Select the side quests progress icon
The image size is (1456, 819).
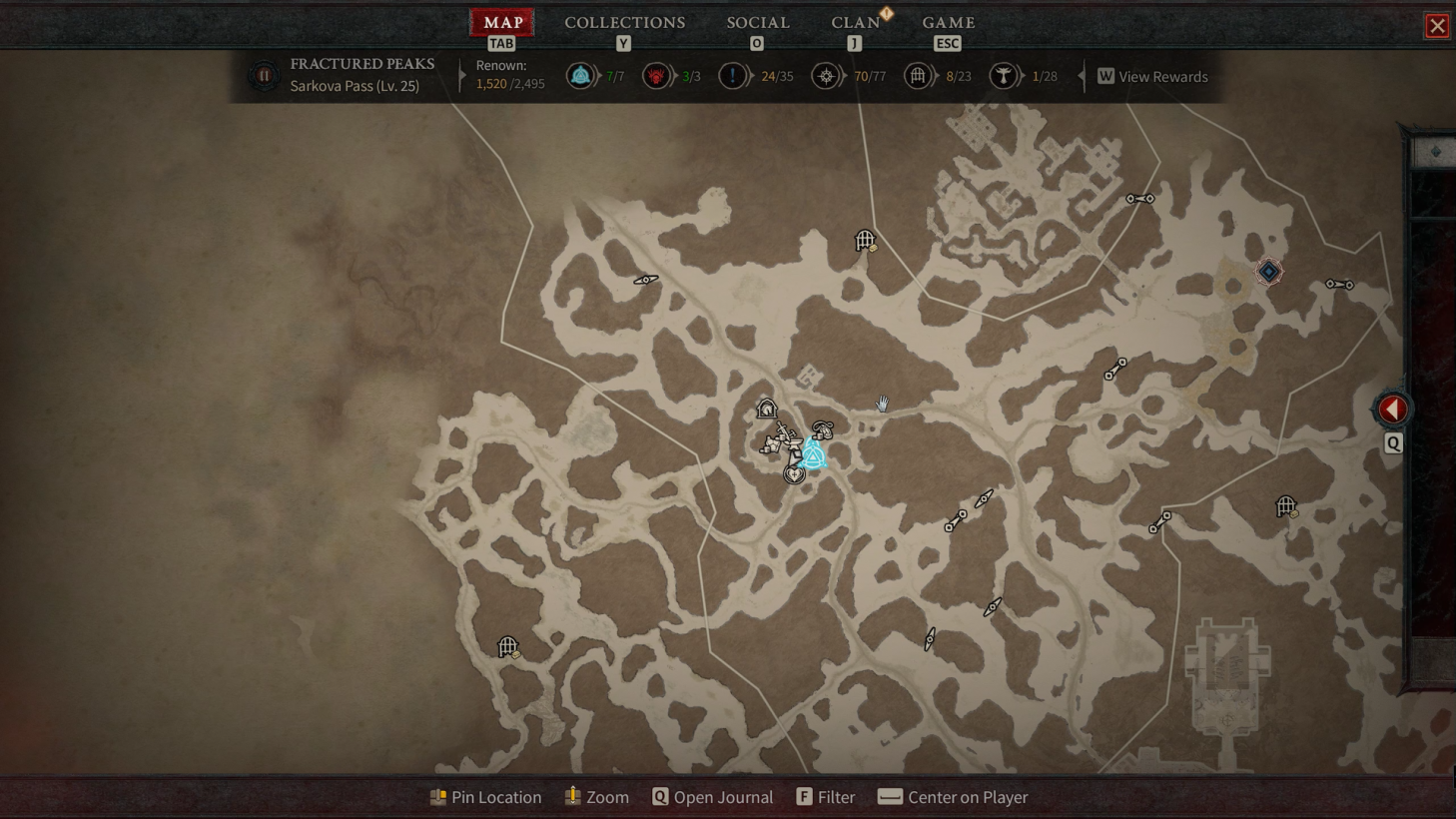point(732,76)
